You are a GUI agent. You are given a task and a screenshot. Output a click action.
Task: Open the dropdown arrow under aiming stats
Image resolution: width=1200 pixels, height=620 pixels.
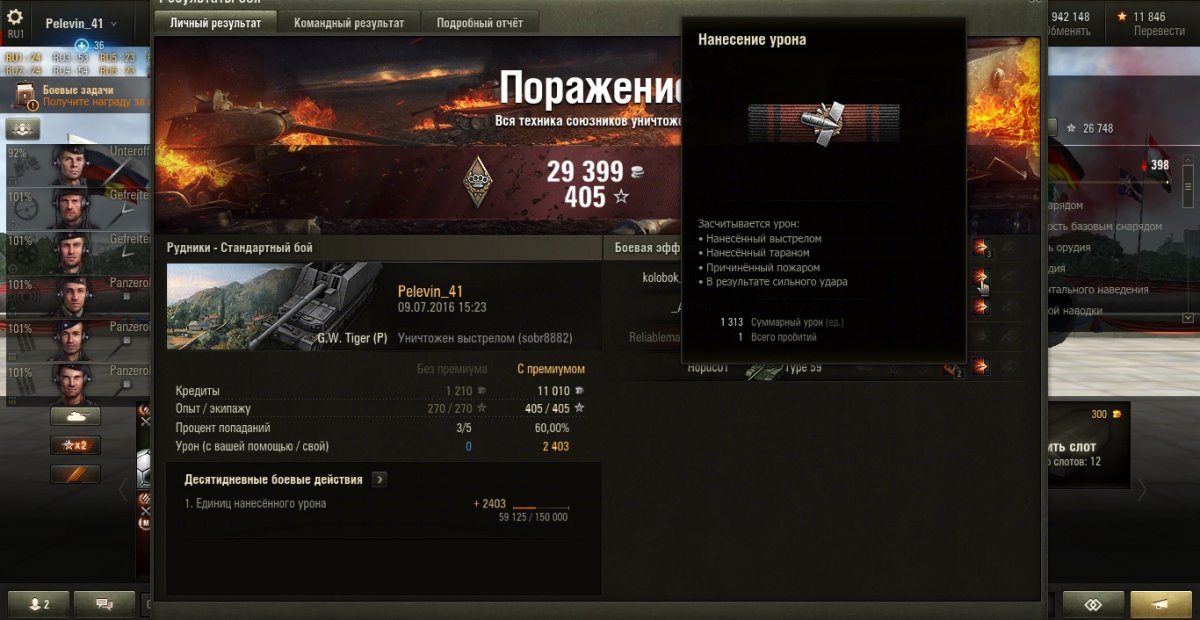pos(1188,317)
